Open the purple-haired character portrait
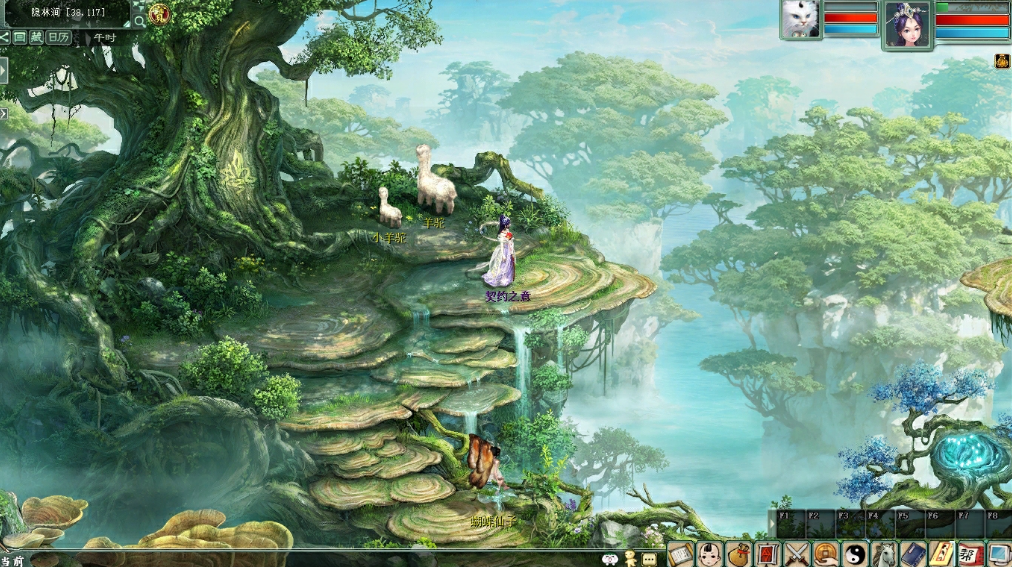This screenshot has height=567, width=1012. click(x=907, y=24)
